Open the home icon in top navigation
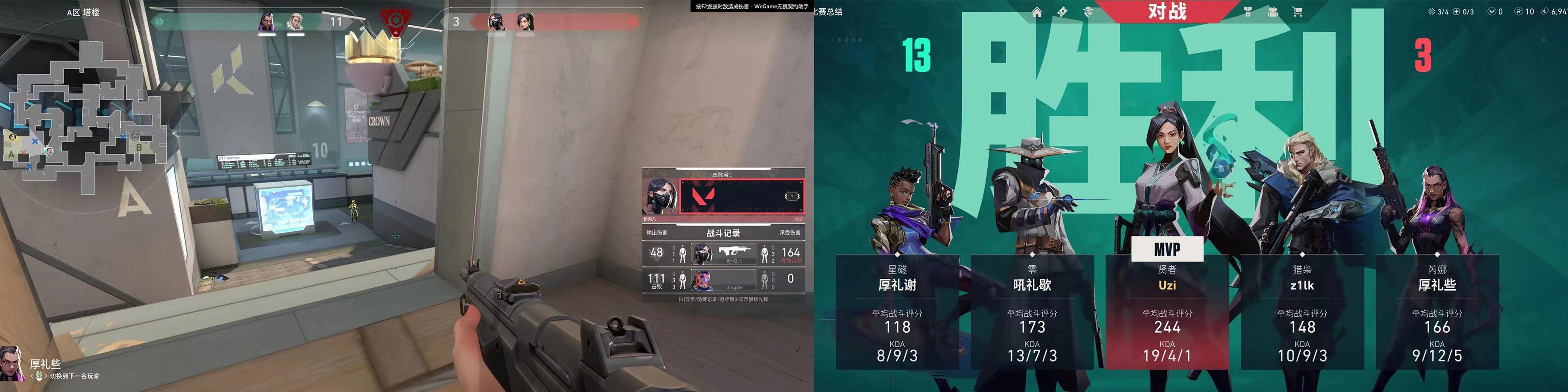 (1037, 12)
